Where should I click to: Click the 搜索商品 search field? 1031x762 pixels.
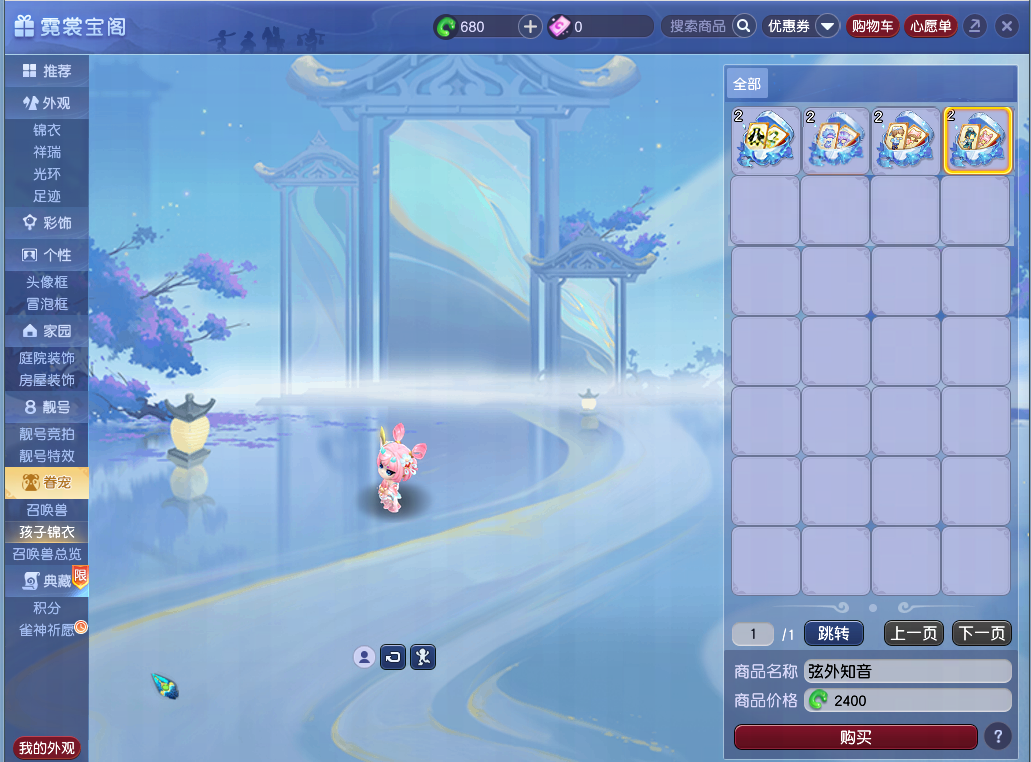[x=698, y=26]
